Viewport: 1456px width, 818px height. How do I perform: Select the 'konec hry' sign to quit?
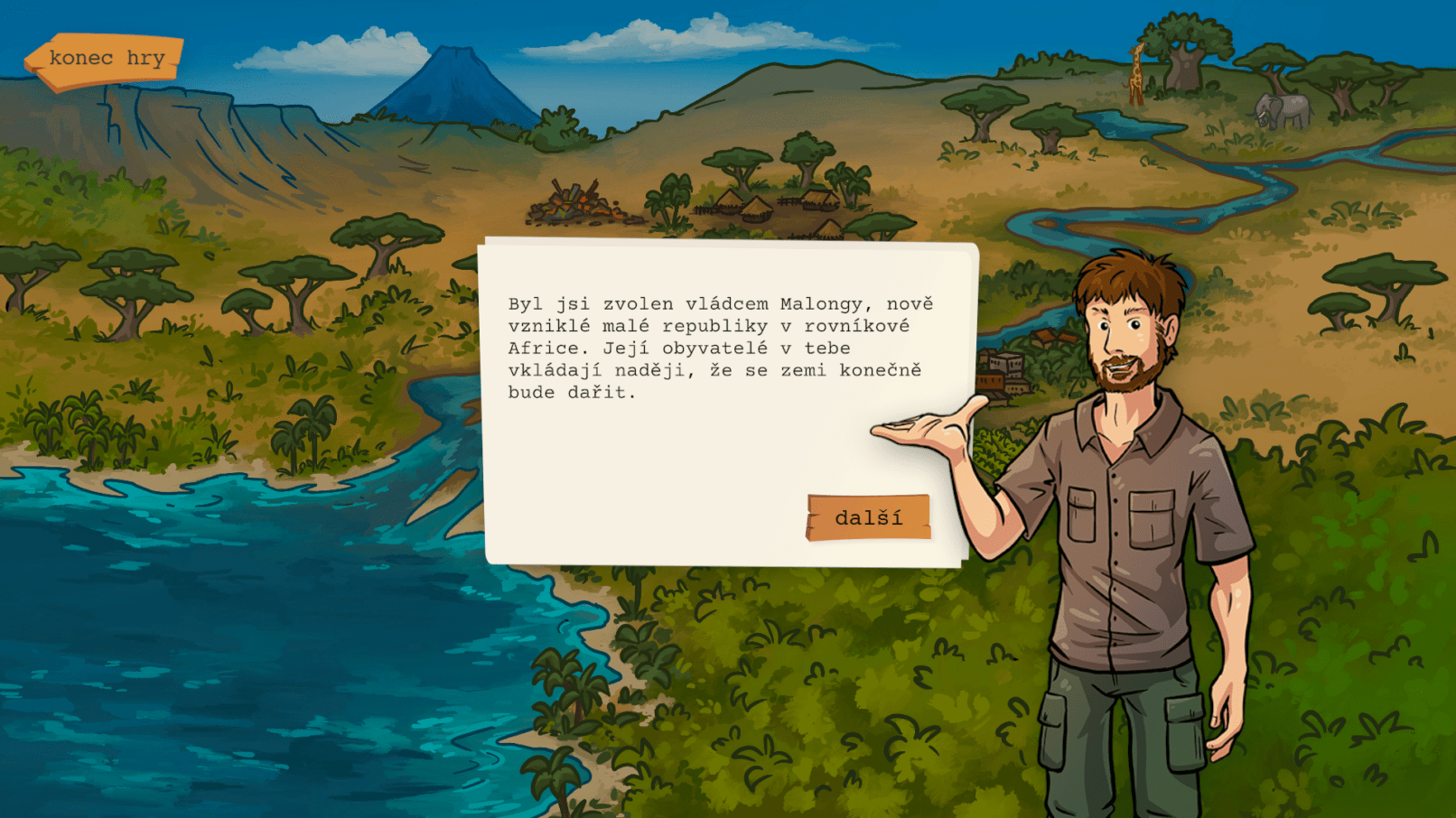coord(106,60)
